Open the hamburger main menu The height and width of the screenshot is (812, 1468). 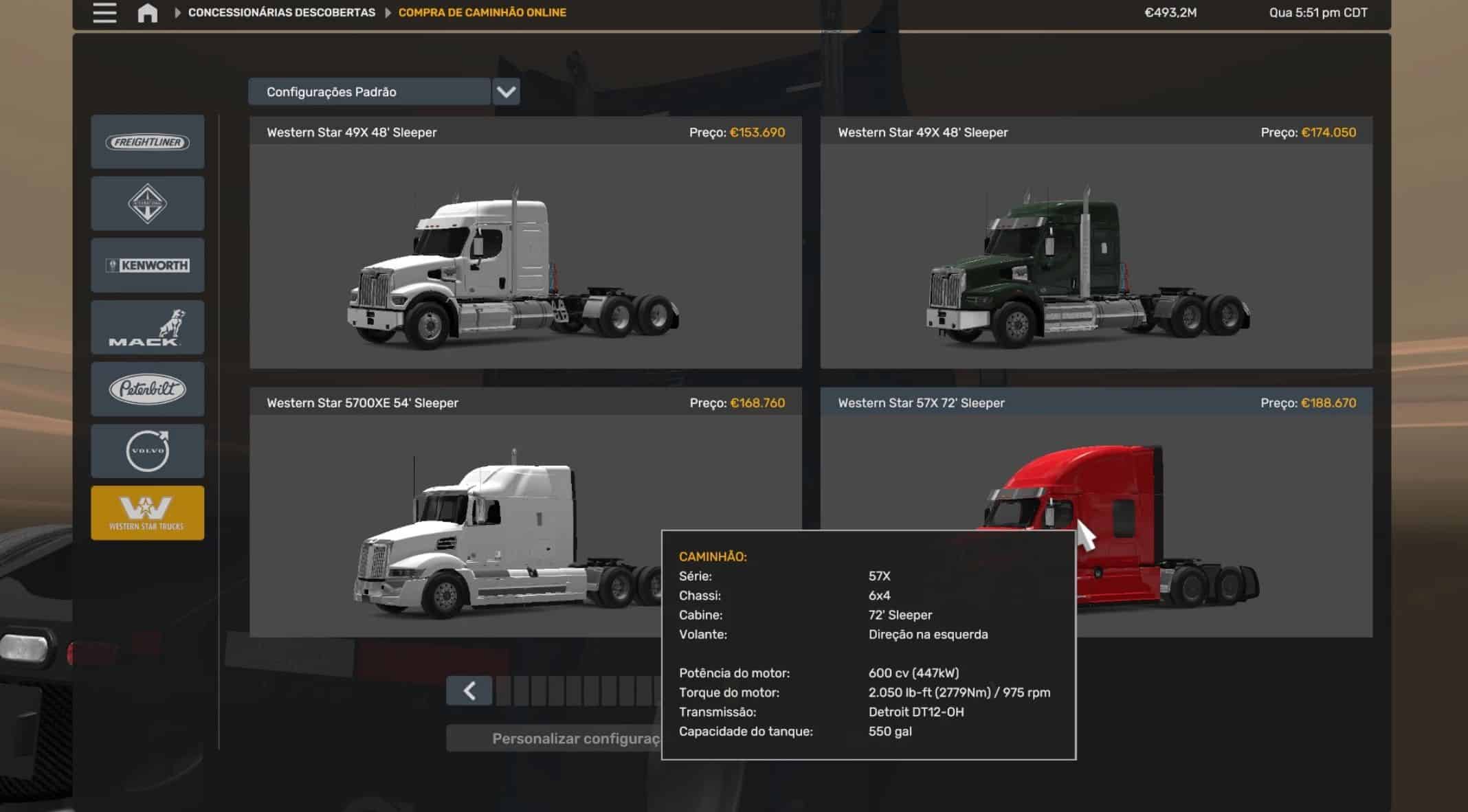point(104,13)
